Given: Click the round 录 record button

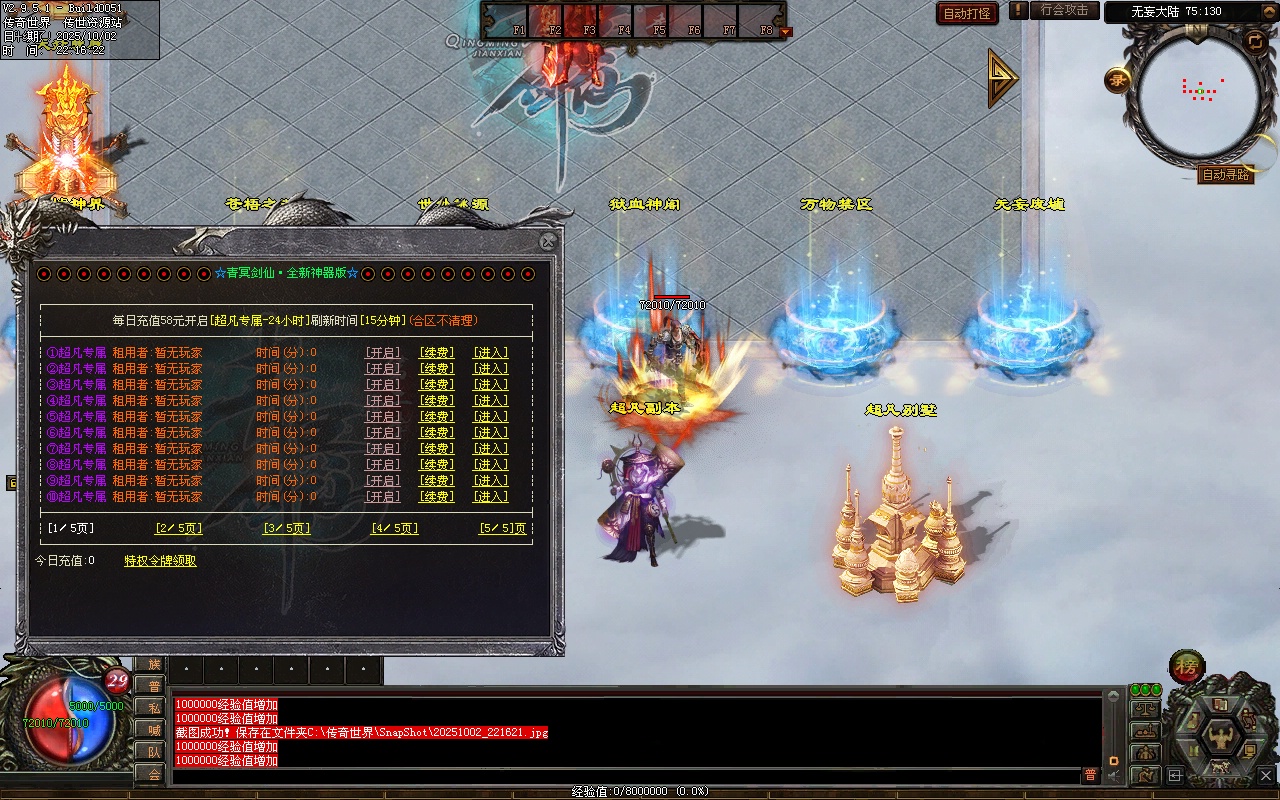Looking at the screenshot, I should (x=1117, y=80).
